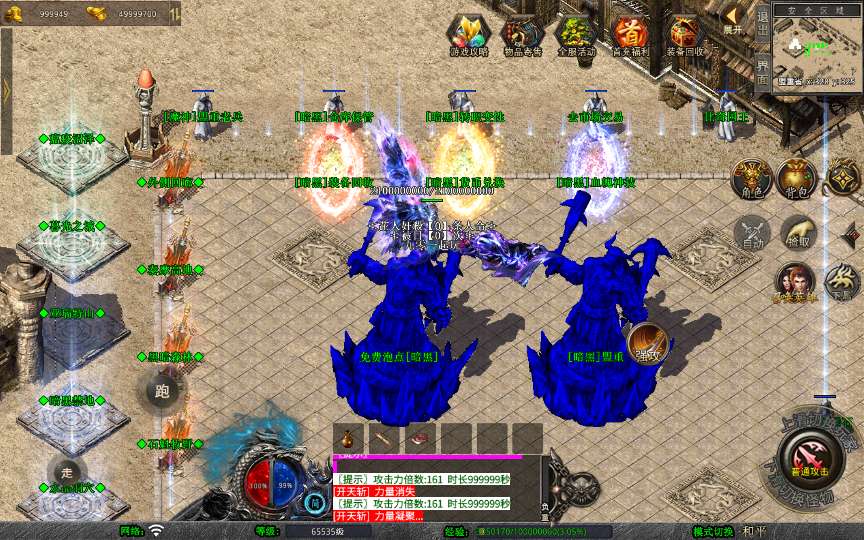The image size is (864, 540).
Task: Click the 退出 exit button
Action: [762, 22]
